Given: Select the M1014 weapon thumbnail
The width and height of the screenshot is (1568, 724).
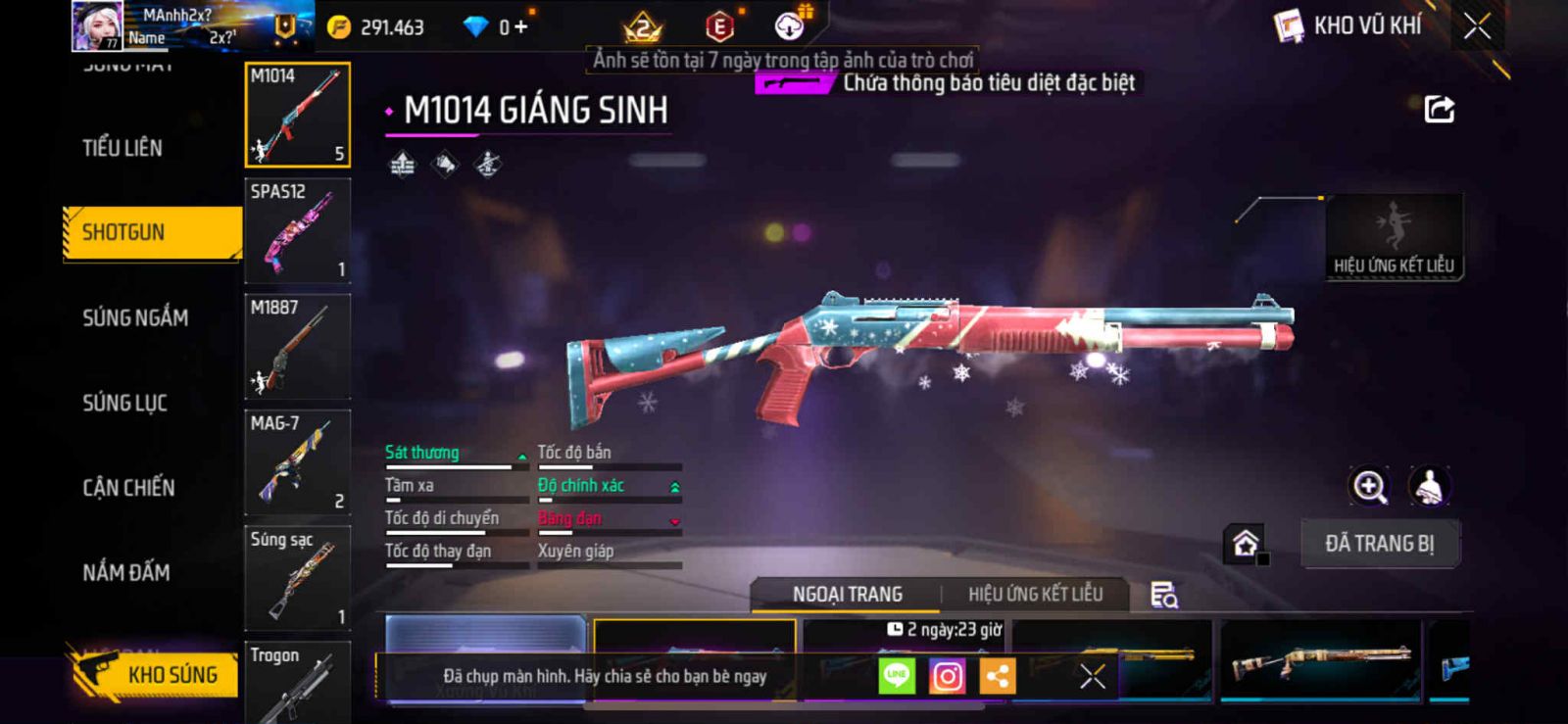Looking at the screenshot, I should (297, 116).
